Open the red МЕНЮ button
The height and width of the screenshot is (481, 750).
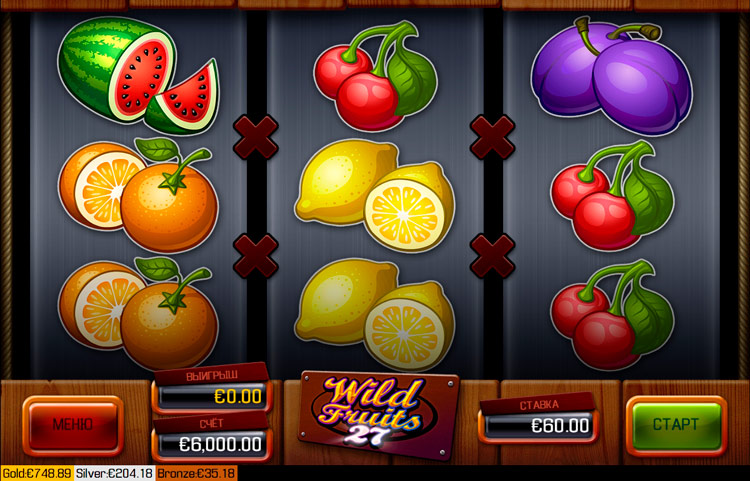(x=73, y=425)
